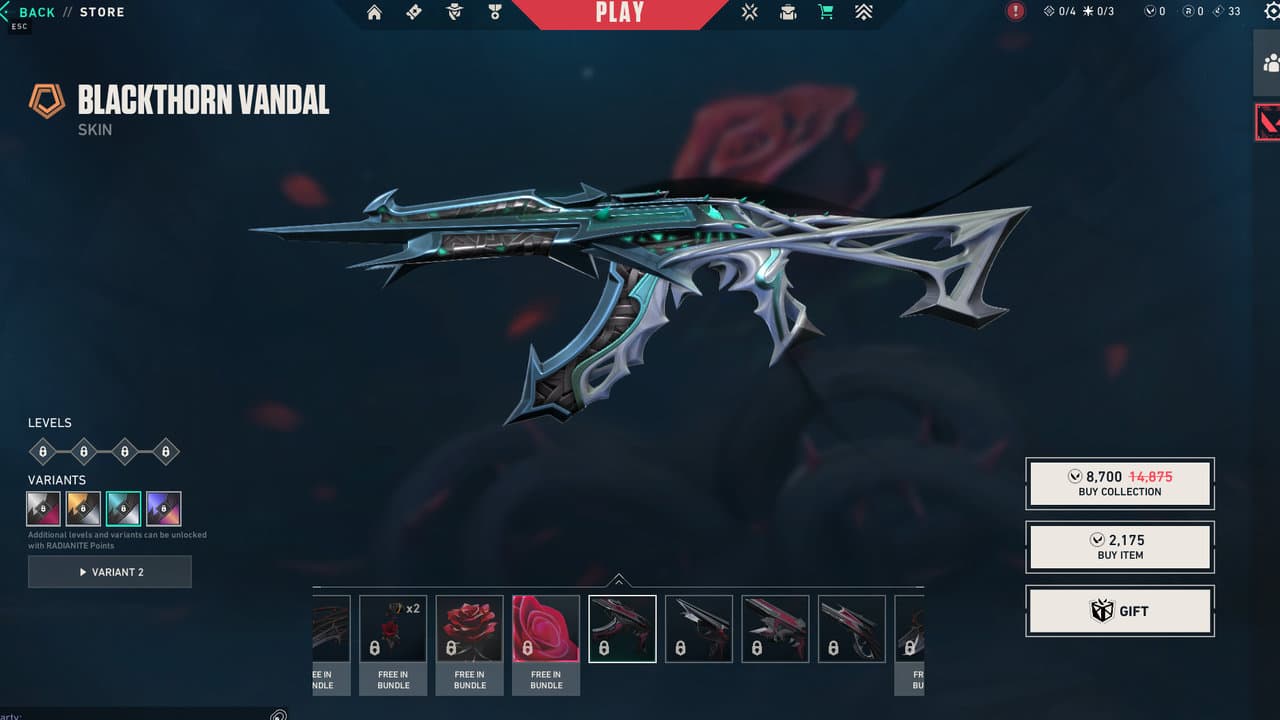This screenshot has height=720, width=1280.
Task: Open the Premier icon in the navbar
Action: tap(864, 12)
